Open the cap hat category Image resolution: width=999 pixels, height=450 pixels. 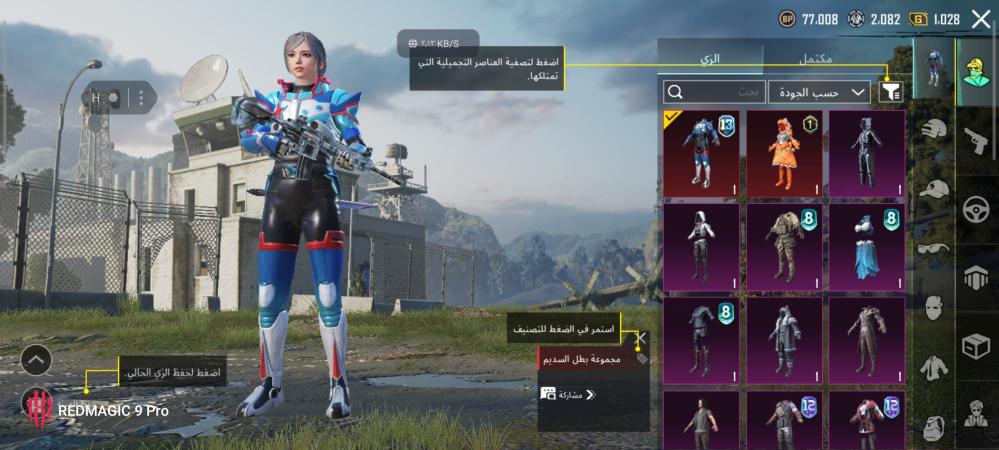(x=933, y=190)
